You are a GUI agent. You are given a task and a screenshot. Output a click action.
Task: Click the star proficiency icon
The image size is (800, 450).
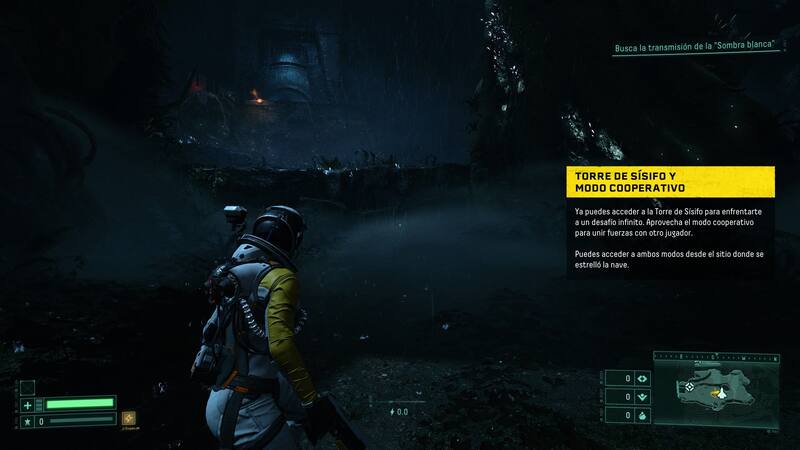pyautogui.click(x=28, y=421)
